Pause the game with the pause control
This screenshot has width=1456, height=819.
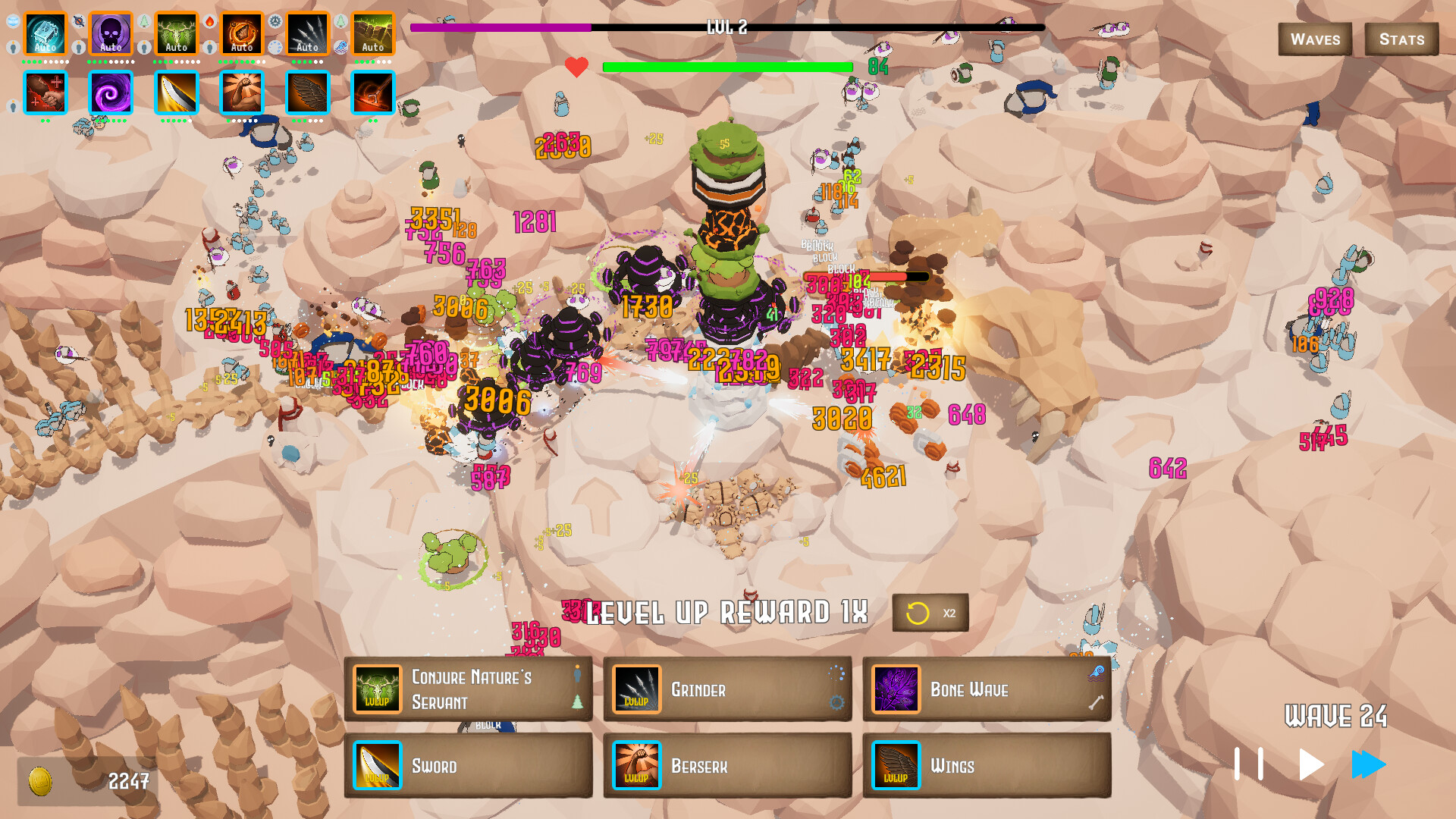coord(1250,765)
